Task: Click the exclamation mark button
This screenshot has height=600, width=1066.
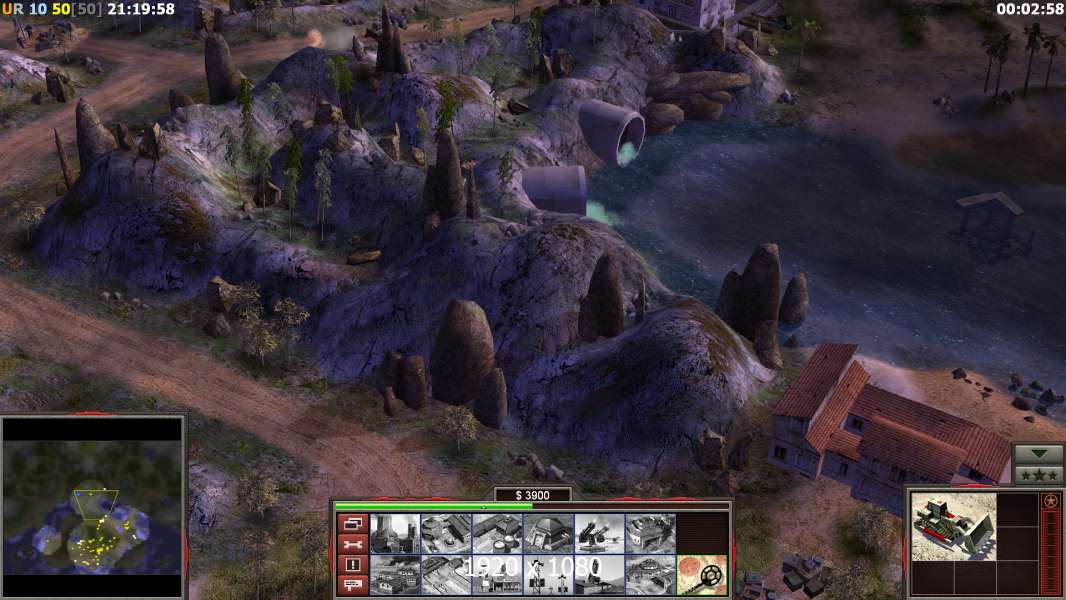Action: pyautogui.click(x=352, y=565)
